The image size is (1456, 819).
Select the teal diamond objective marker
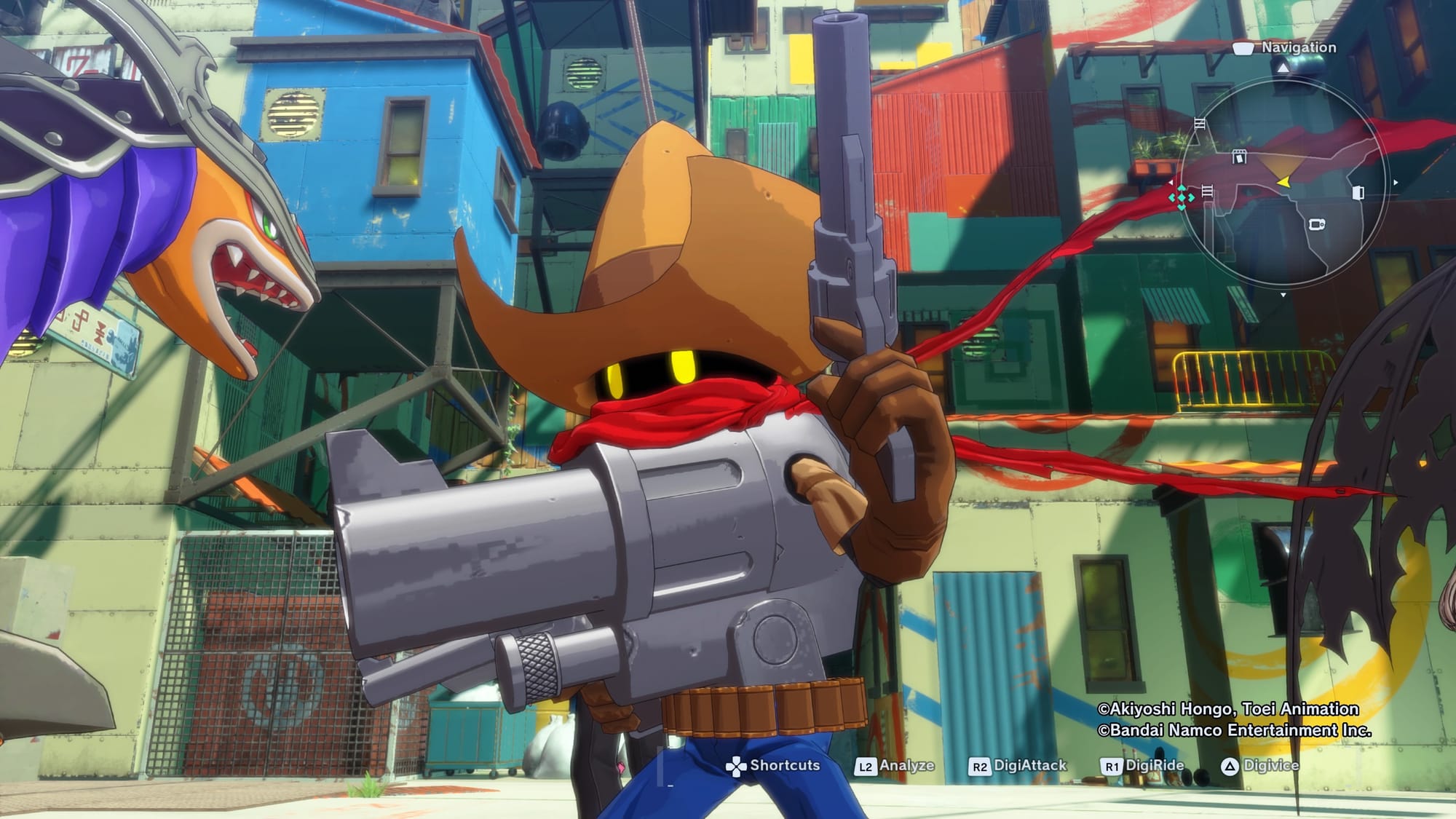click(x=1181, y=197)
